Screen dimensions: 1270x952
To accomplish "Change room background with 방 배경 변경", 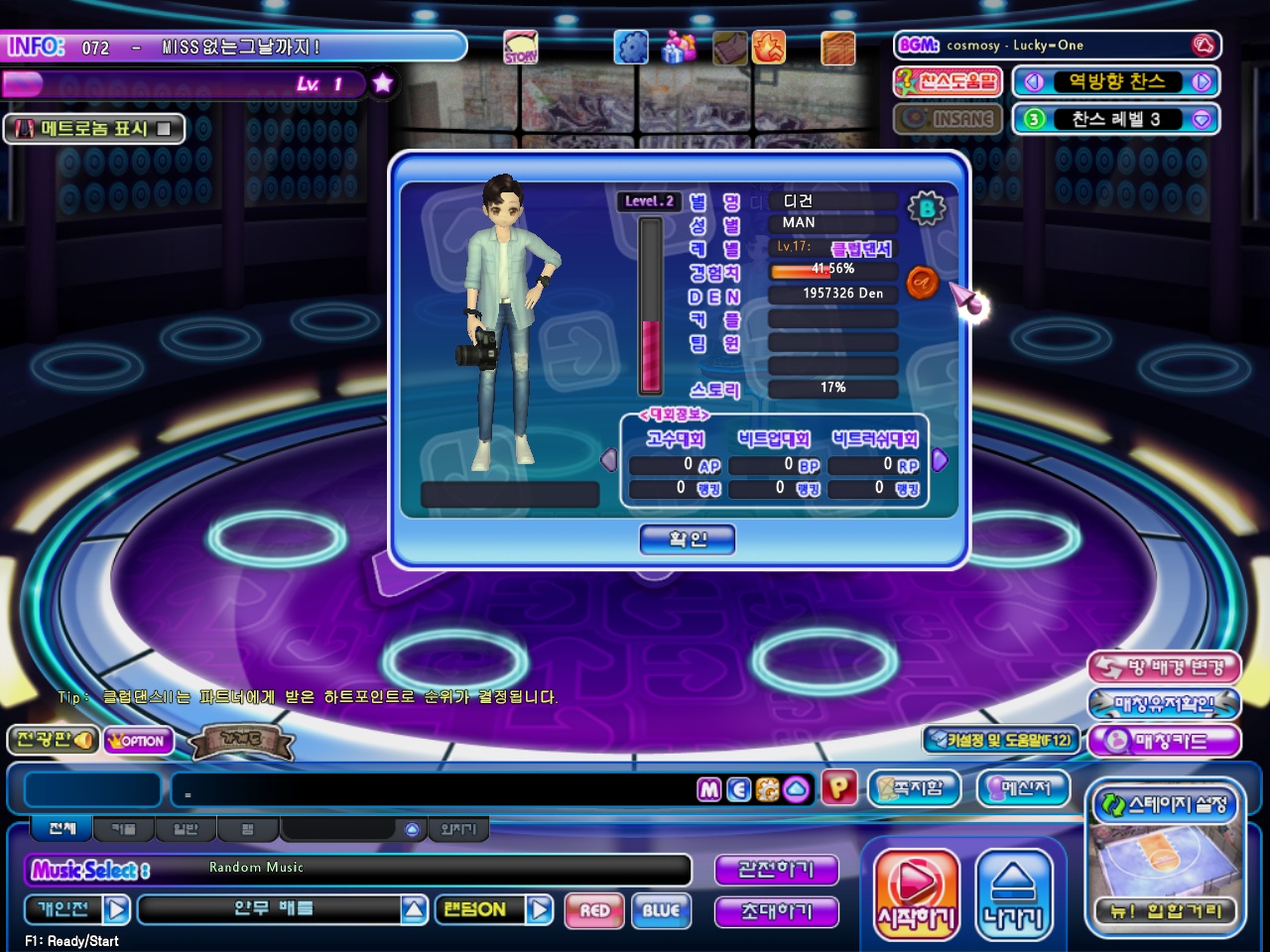I will pyautogui.click(x=1164, y=667).
